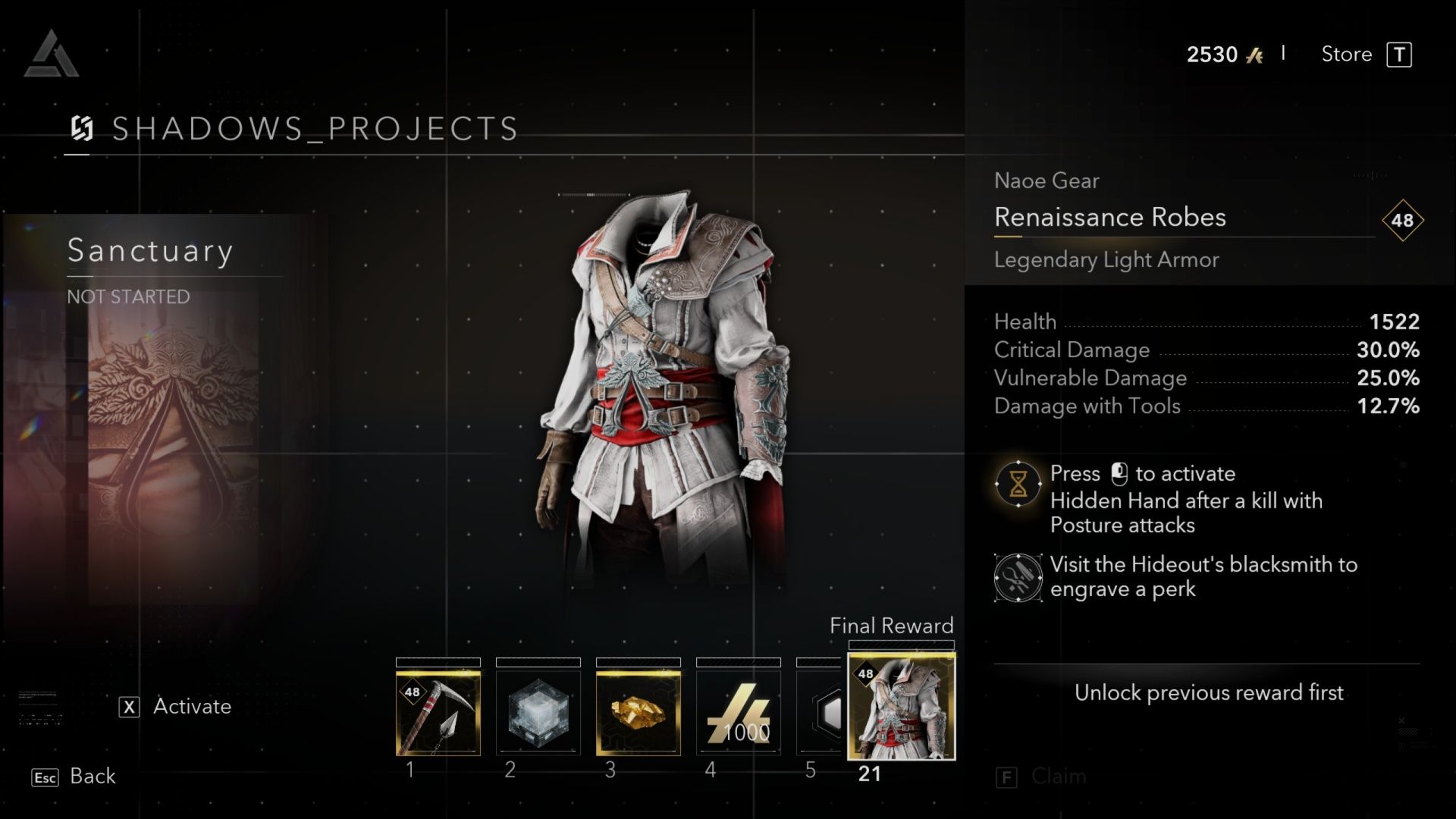Select the currency icon next to 2530
This screenshot has height=819, width=1456.
click(1258, 54)
